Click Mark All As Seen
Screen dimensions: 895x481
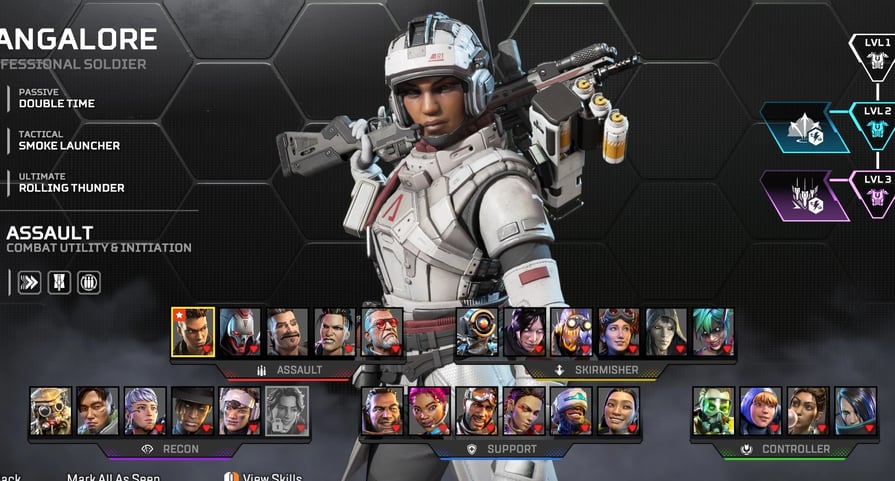pyautogui.click(x=113, y=477)
